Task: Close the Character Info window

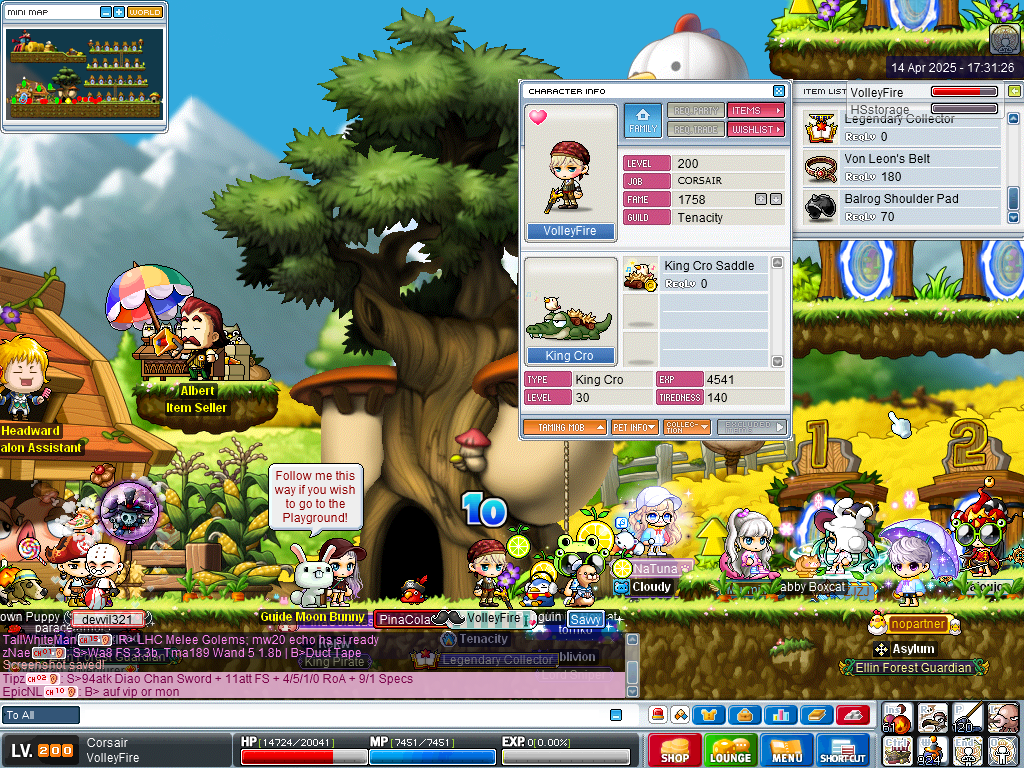Action: coord(779,91)
